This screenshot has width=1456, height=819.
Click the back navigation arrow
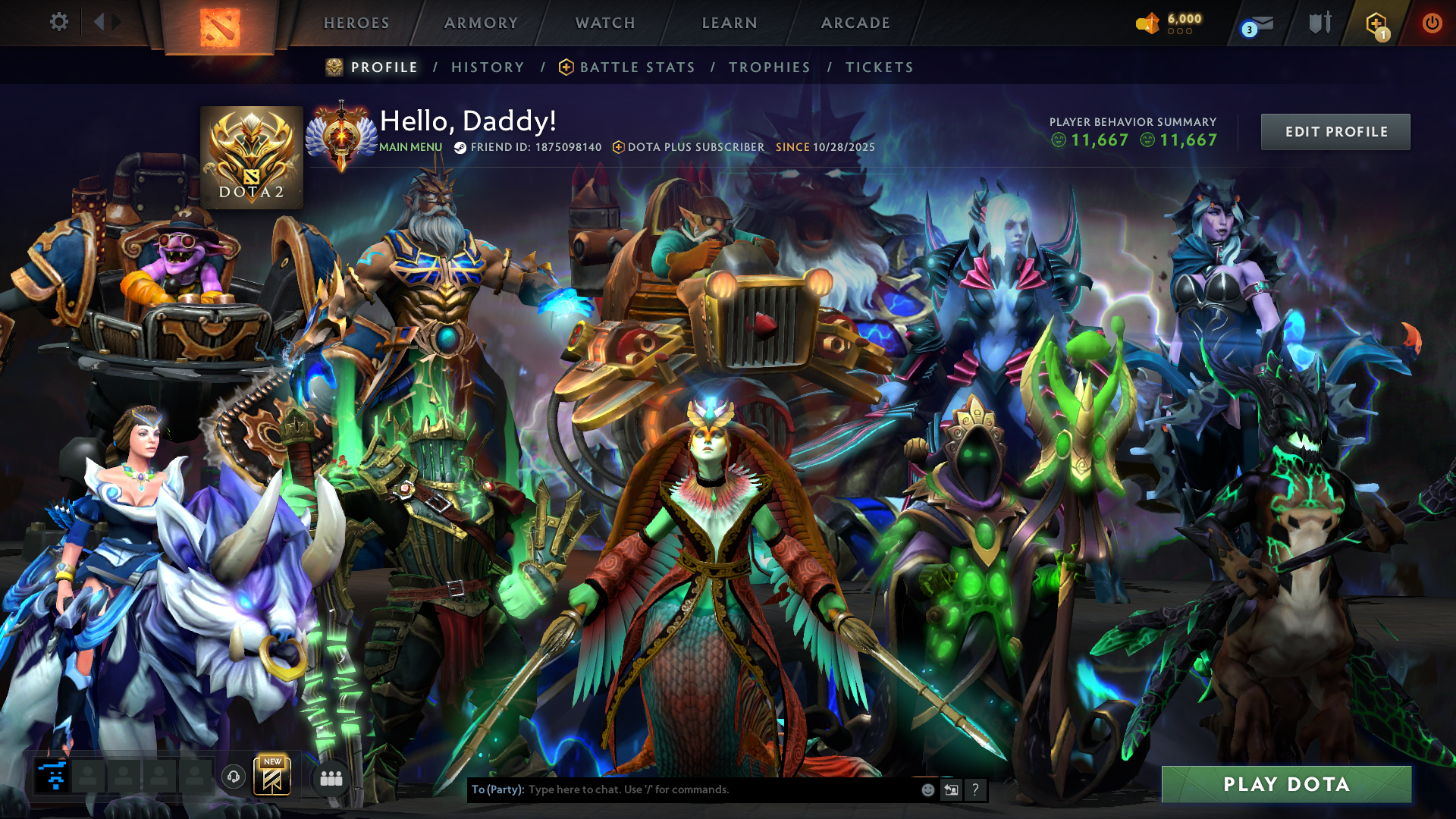coord(99,22)
